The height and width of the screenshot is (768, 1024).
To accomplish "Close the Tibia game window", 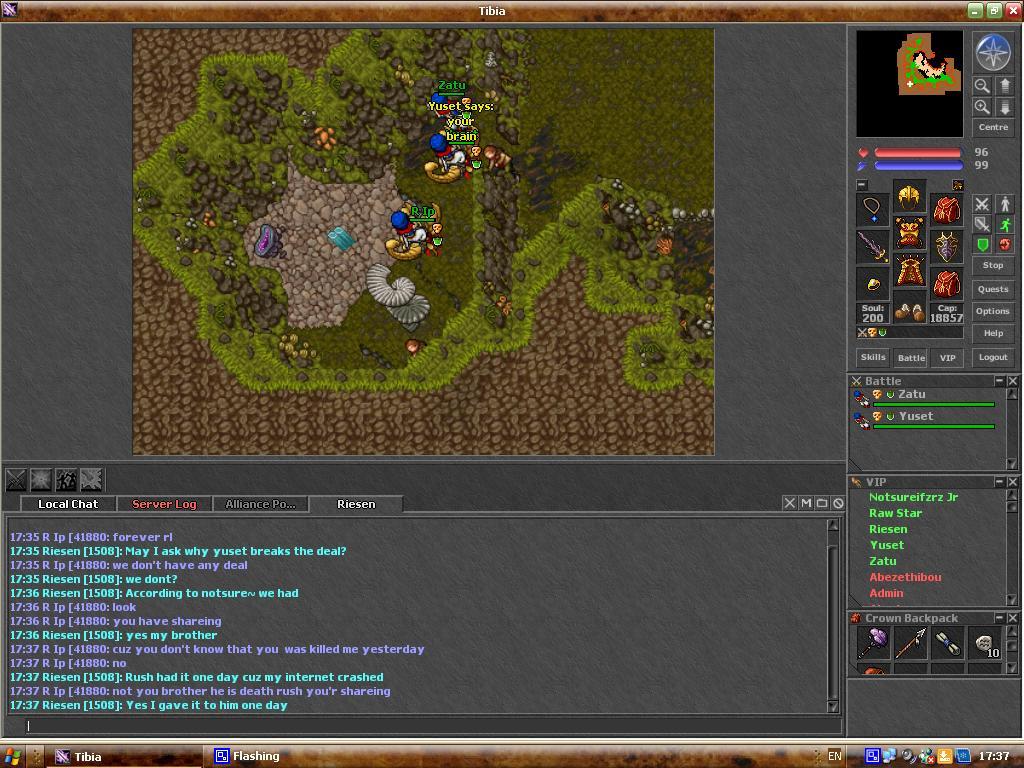I will click(1012, 10).
